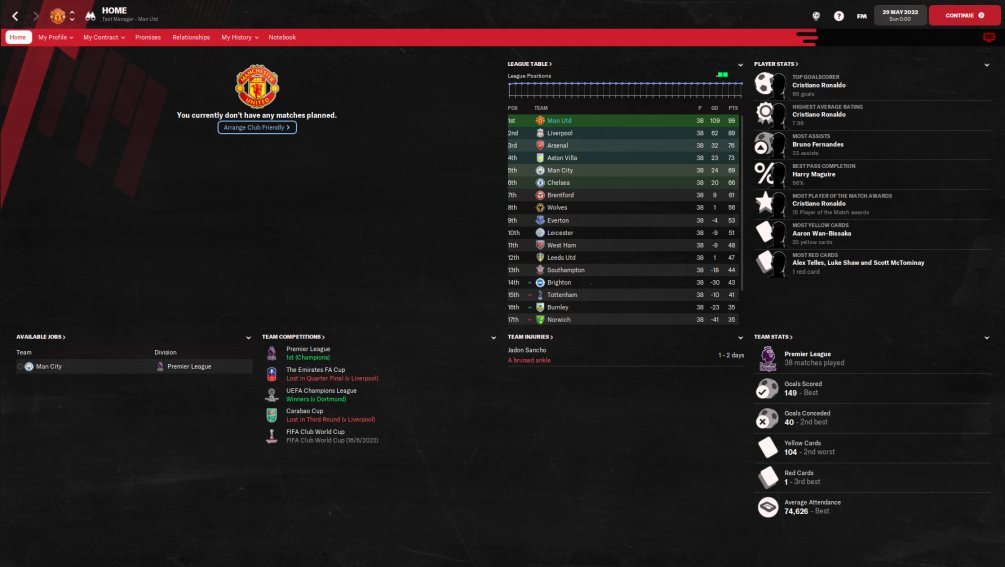Viewport: 1005px width, 567px height.
Task: Go back with the back arrow
Action: (15, 16)
